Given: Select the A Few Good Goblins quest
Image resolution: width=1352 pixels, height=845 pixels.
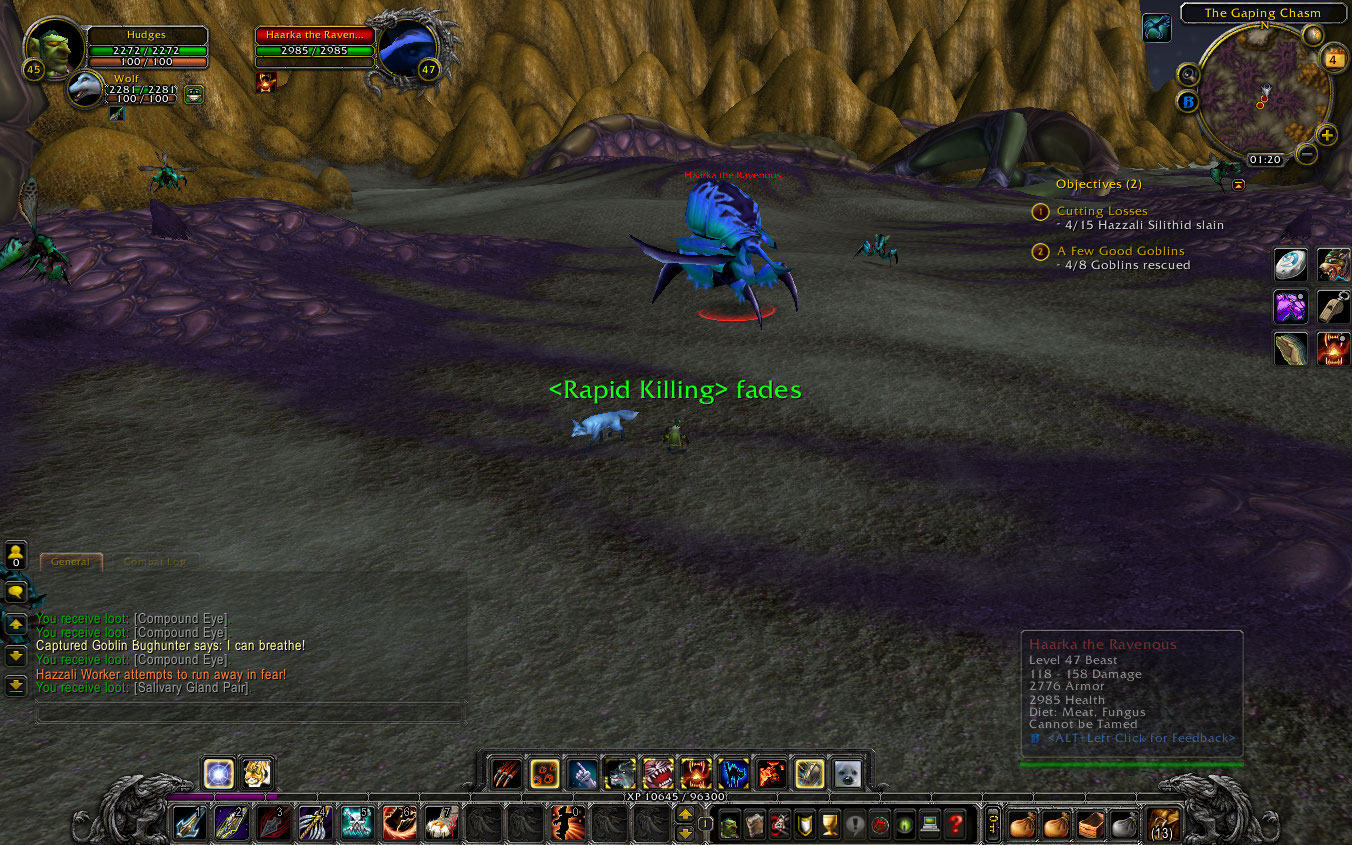Looking at the screenshot, I should pos(1120,251).
